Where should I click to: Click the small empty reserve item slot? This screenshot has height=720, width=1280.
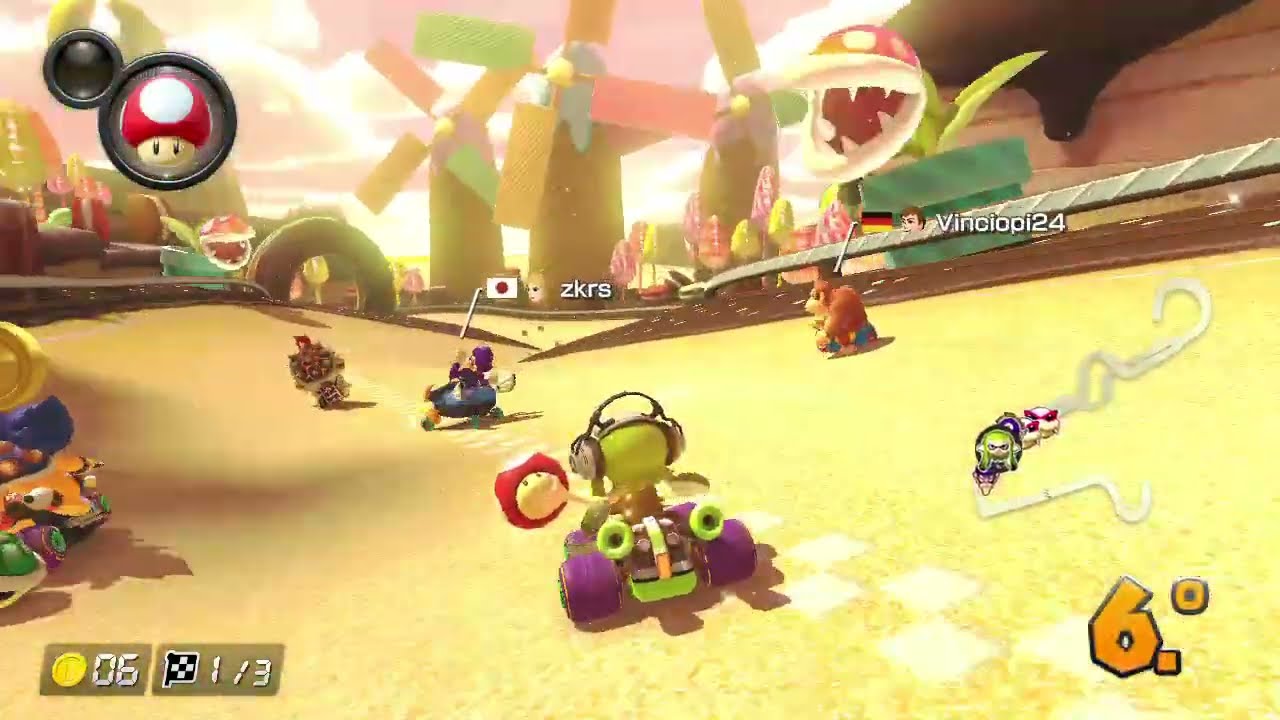click(82, 67)
